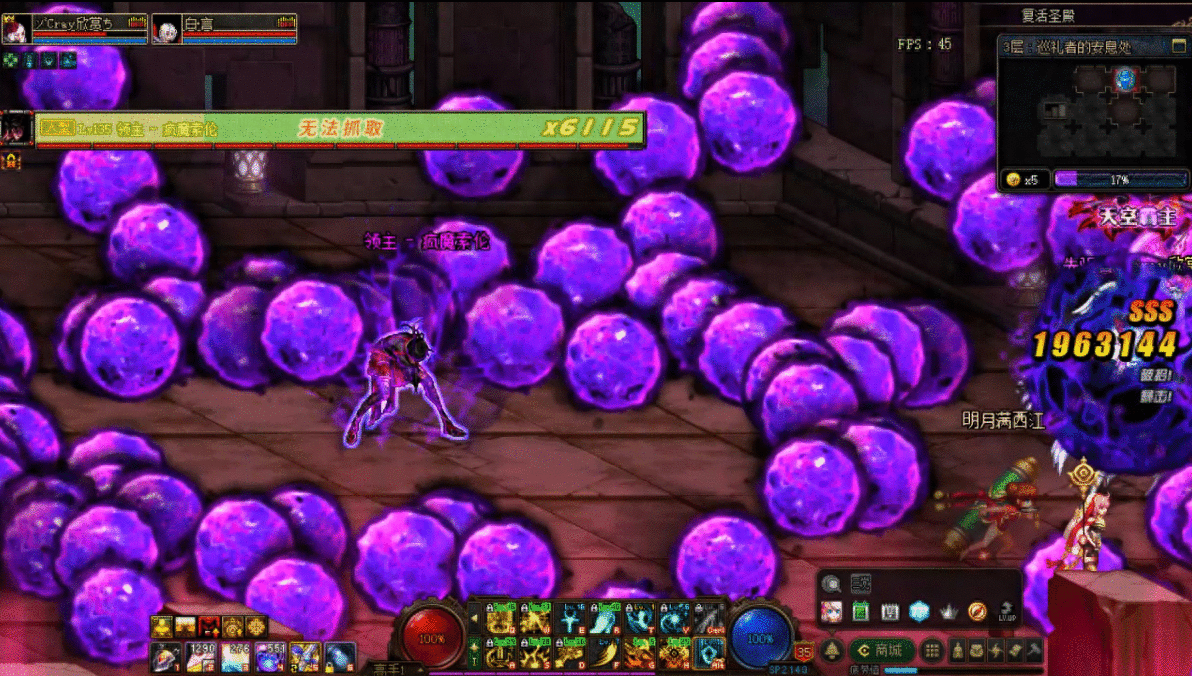Screen dimensions: 1192x676
Task: Click the skill bar page arrow
Action: pos(474,619)
